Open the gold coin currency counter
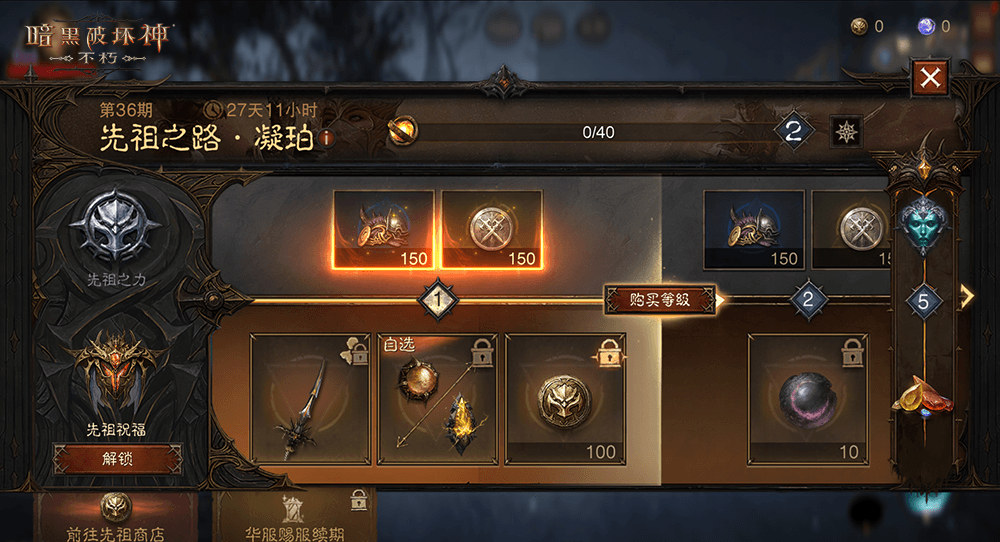The height and width of the screenshot is (542, 1000). point(867,27)
